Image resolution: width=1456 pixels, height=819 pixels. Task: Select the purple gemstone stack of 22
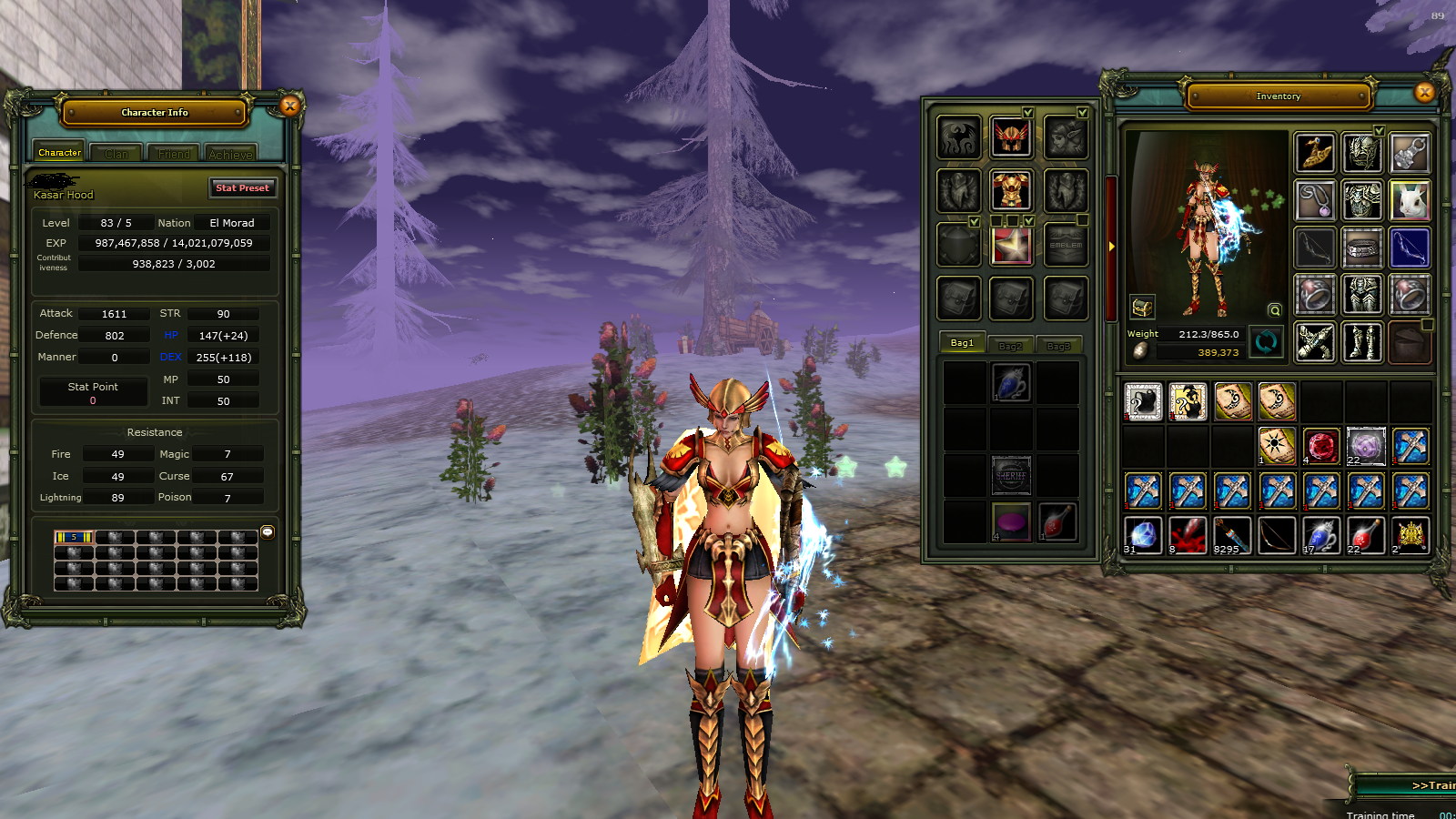(1366, 446)
